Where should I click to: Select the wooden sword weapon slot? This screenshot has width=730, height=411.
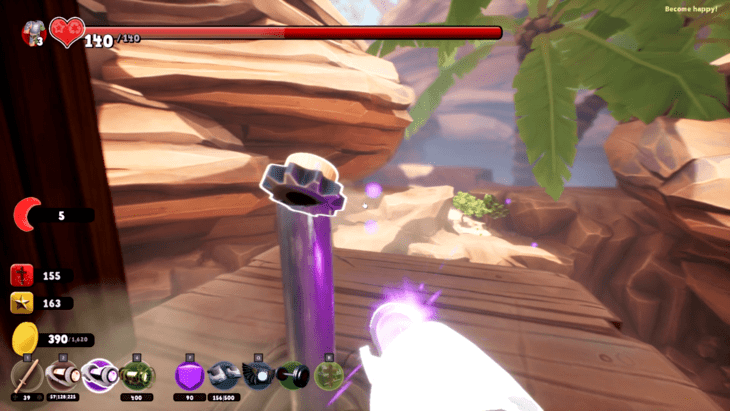click(x=27, y=377)
